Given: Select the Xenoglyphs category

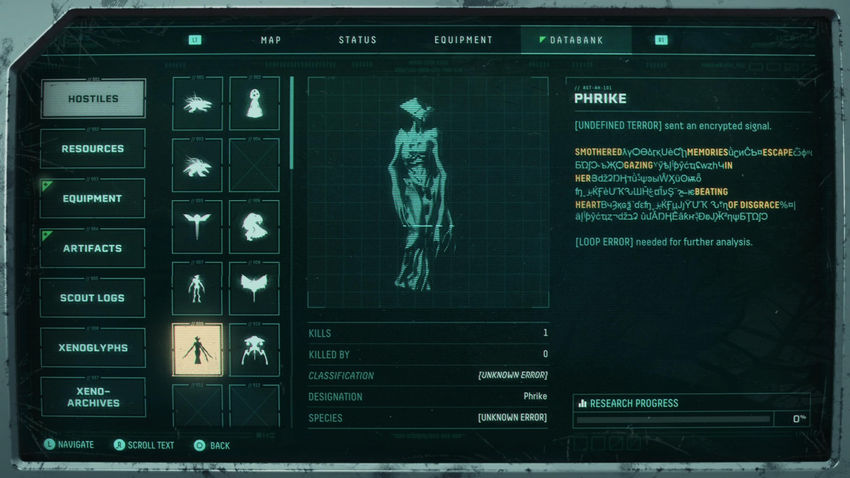Looking at the screenshot, I should [93, 348].
